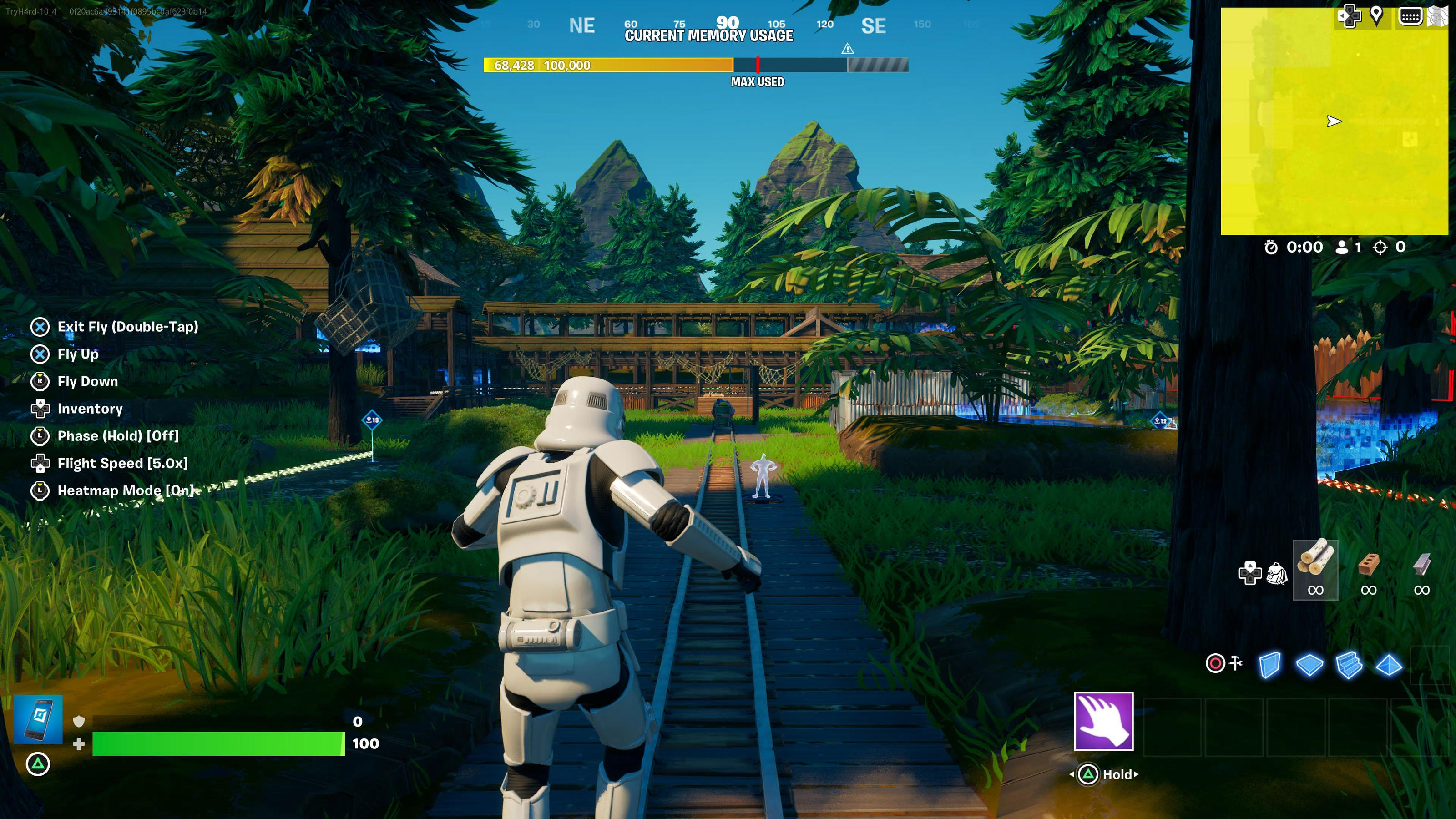Enable Phase mode from the fly menu
Image resolution: width=1456 pixels, height=819 pixels.
(x=117, y=436)
